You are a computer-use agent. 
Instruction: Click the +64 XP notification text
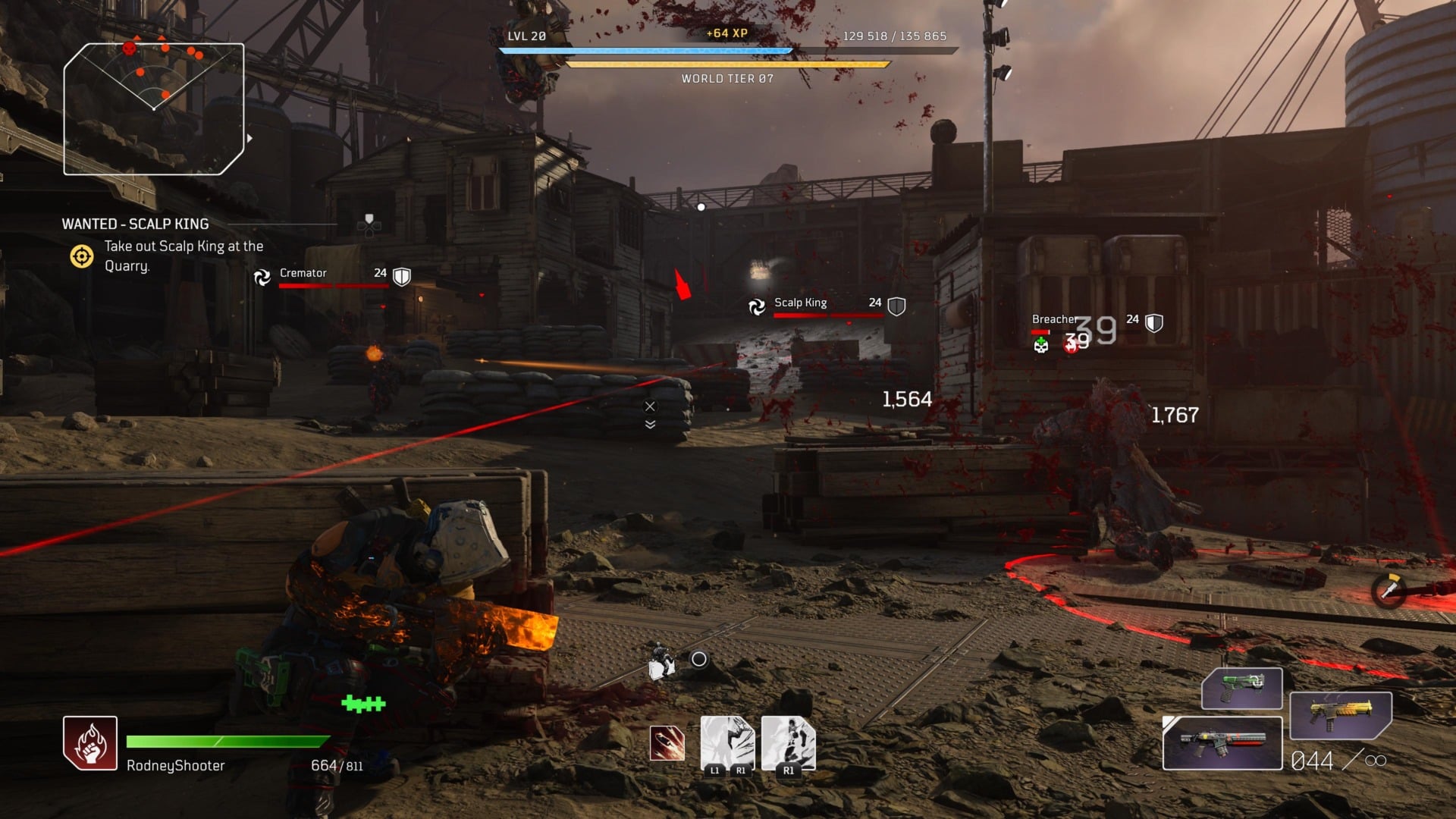click(726, 34)
